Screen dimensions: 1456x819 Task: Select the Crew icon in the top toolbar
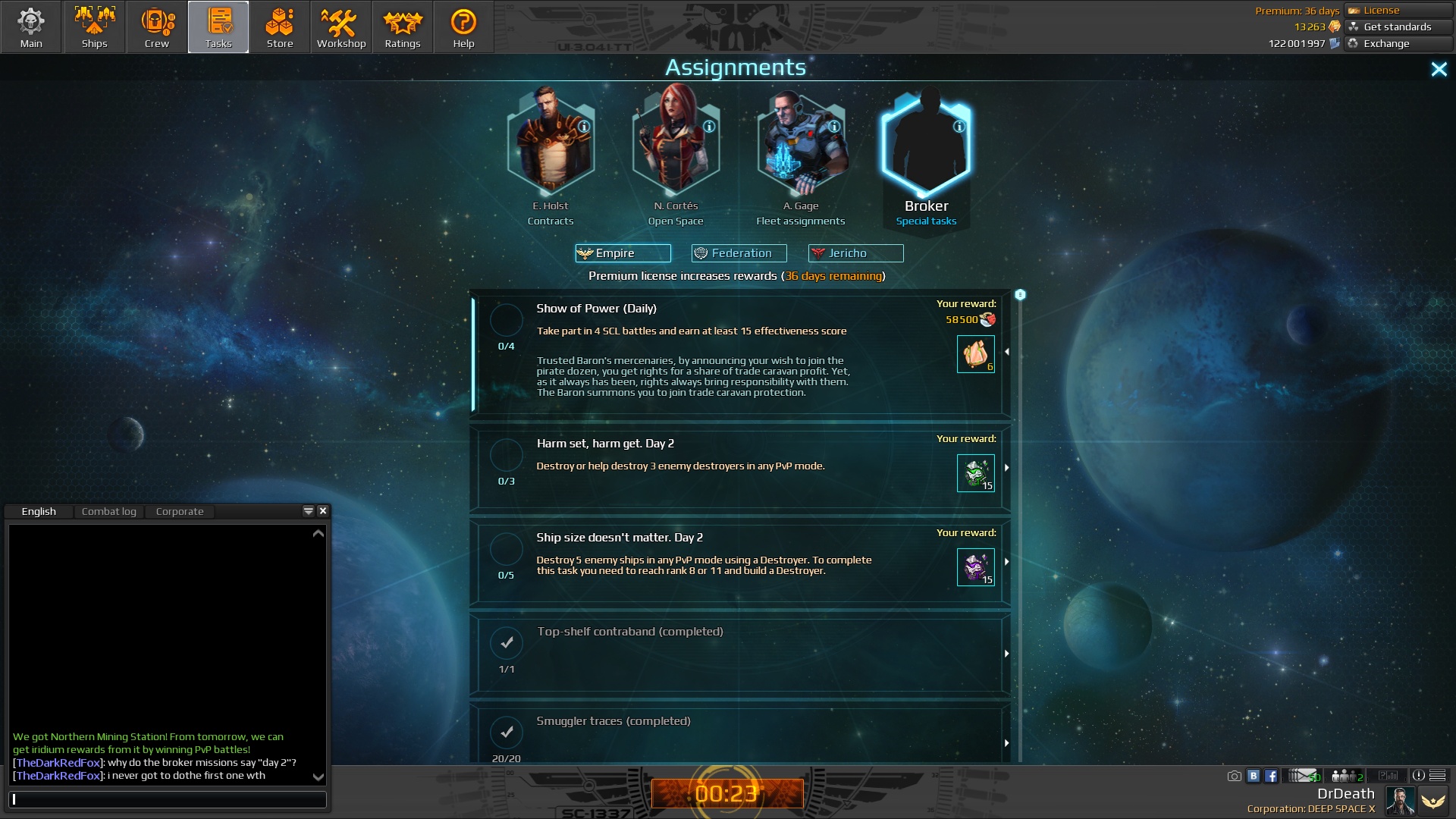tap(156, 27)
